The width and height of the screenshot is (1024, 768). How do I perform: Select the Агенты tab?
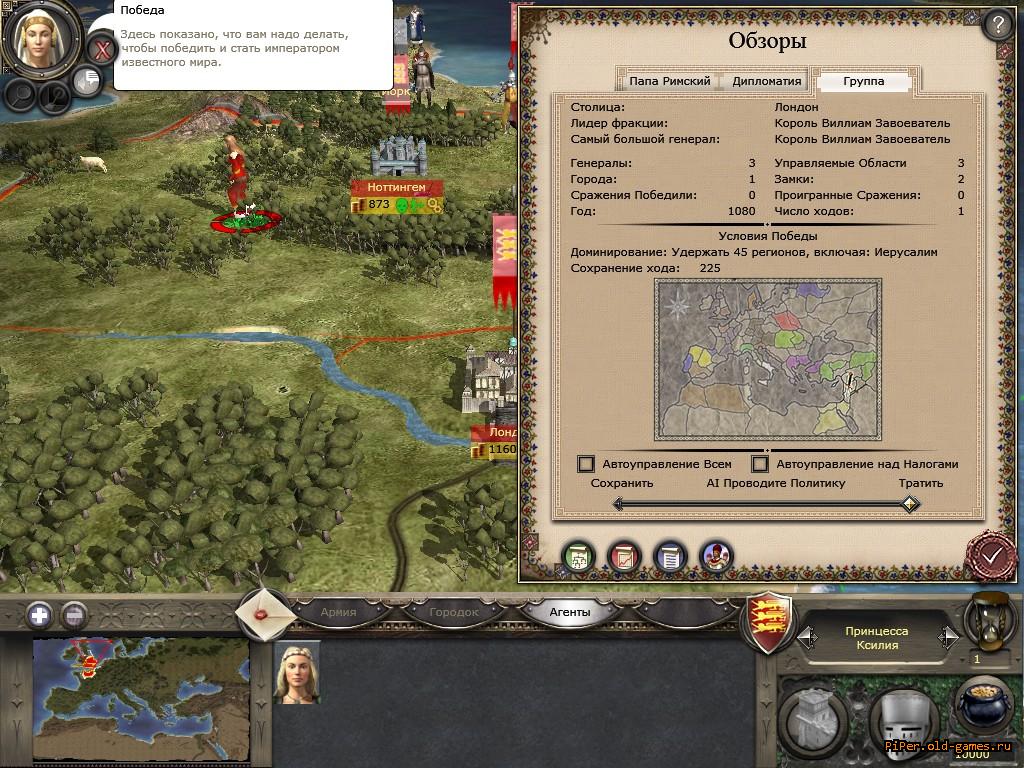pos(570,612)
